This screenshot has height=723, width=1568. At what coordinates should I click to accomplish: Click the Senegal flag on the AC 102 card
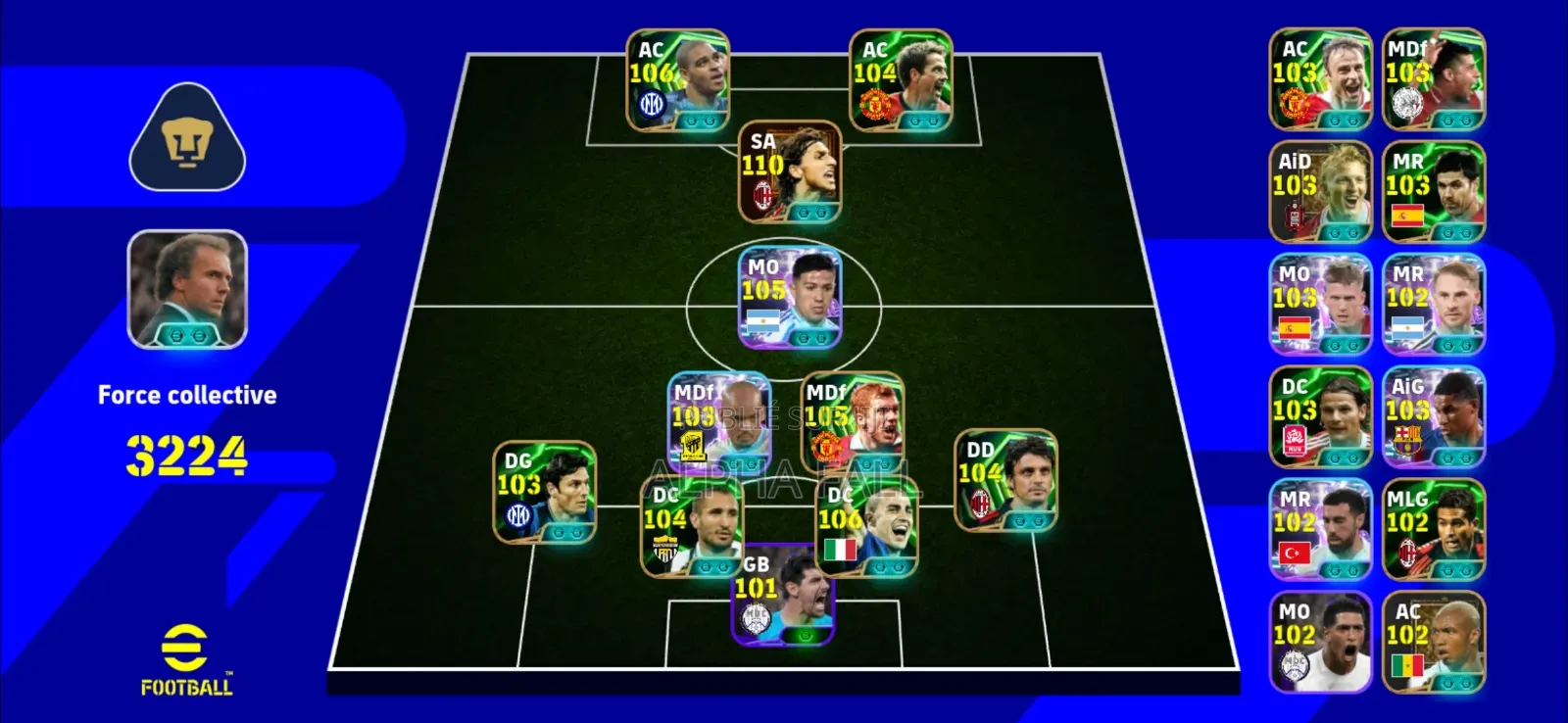pos(1409,662)
